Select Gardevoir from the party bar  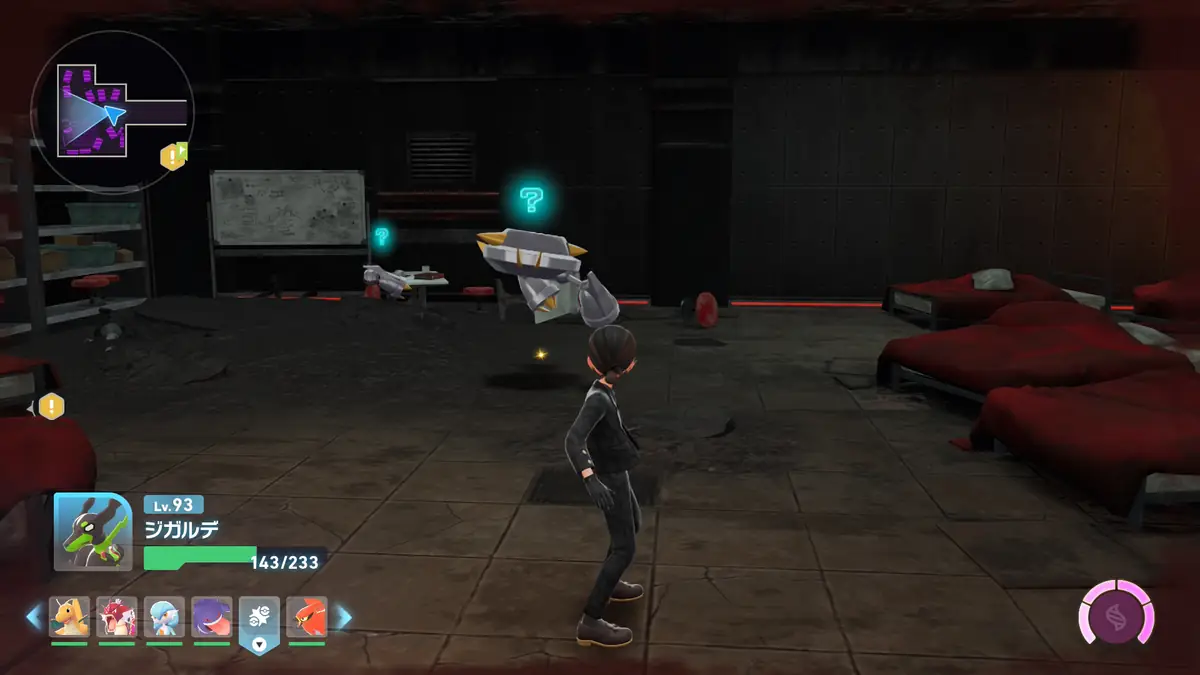[x=164, y=617]
